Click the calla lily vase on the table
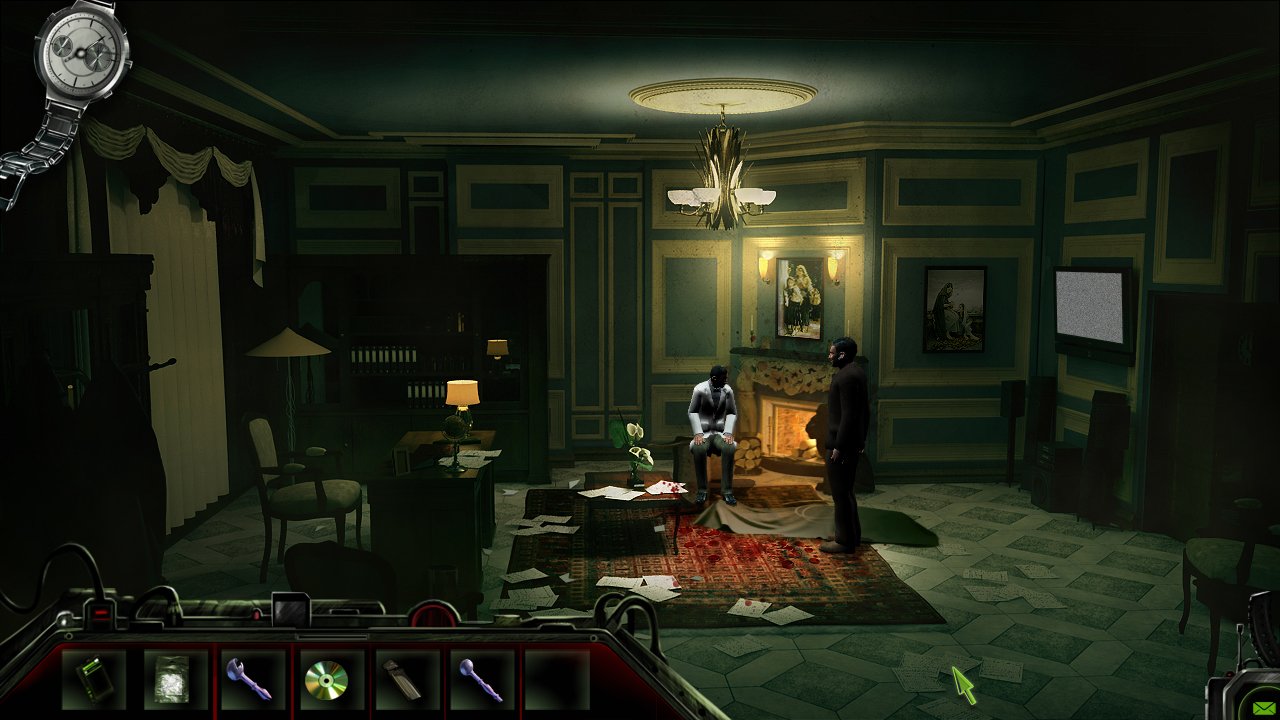 [636, 455]
